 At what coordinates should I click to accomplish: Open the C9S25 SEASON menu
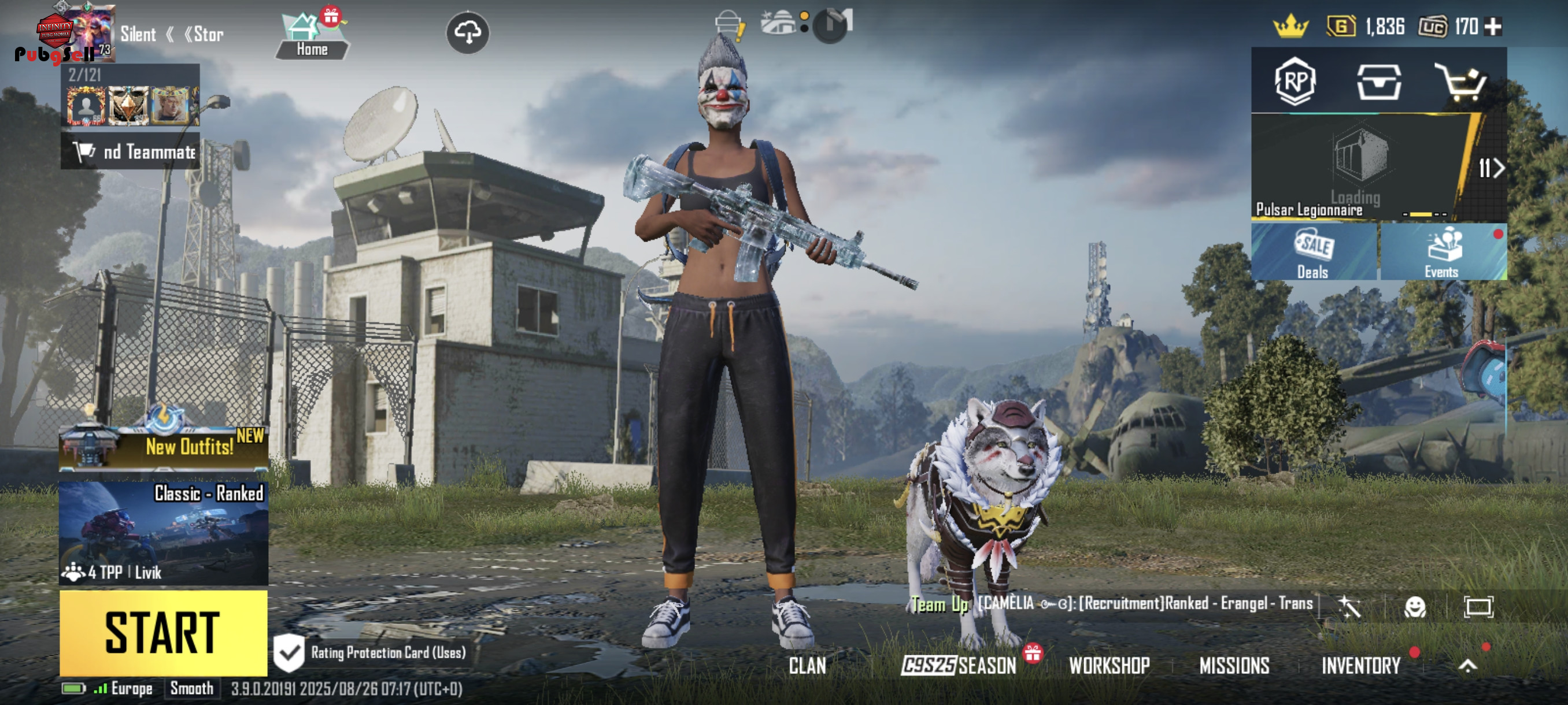click(x=959, y=666)
